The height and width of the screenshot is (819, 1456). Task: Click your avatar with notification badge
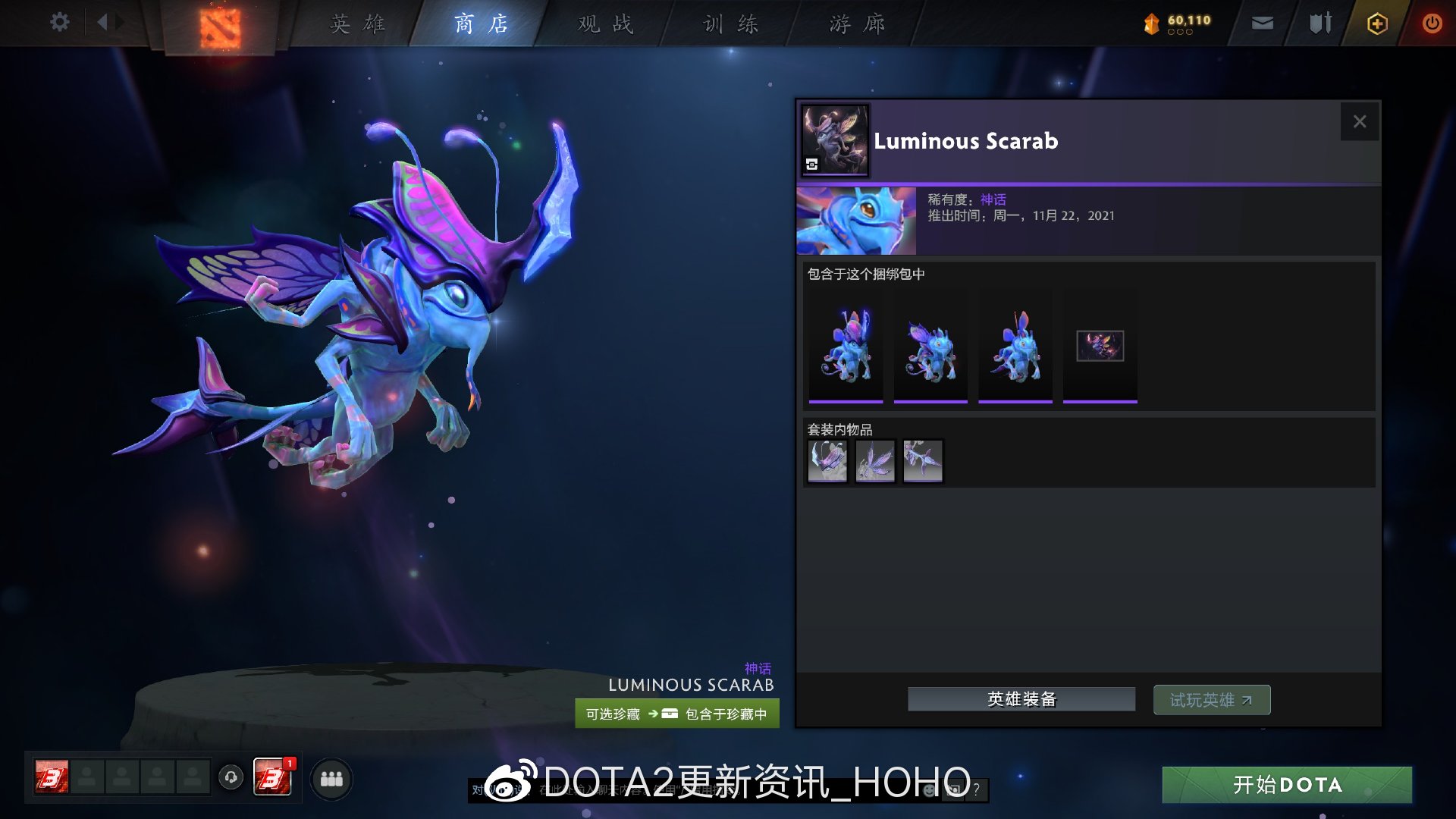pyautogui.click(x=273, y=778)
